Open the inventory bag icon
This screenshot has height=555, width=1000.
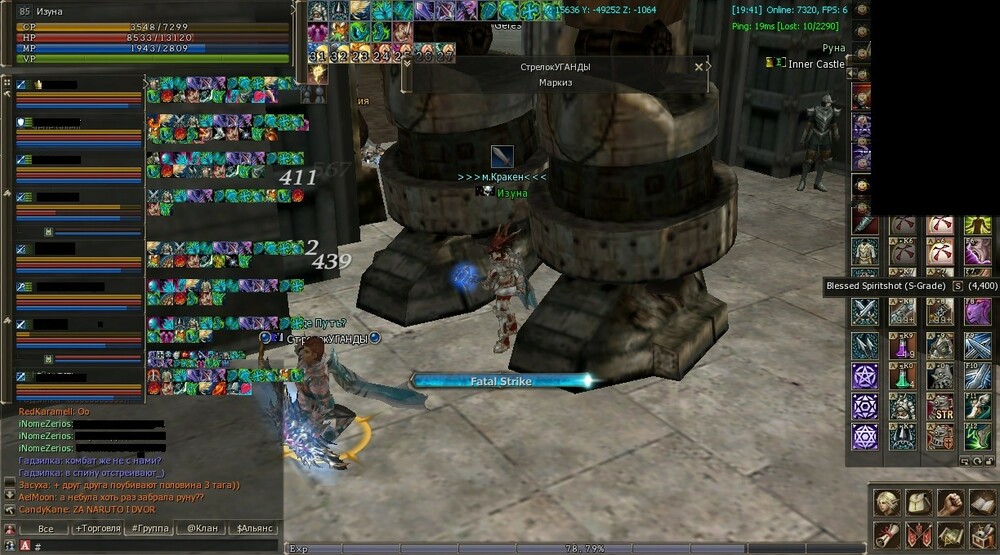918,502
